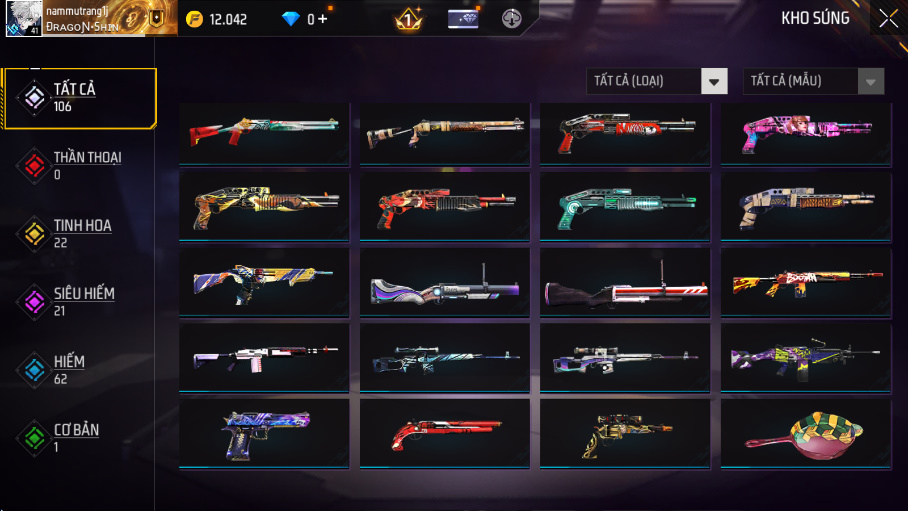
Task: Pick the yellow-and-red Boom rifle skin
Action: [x=805, y=283]
